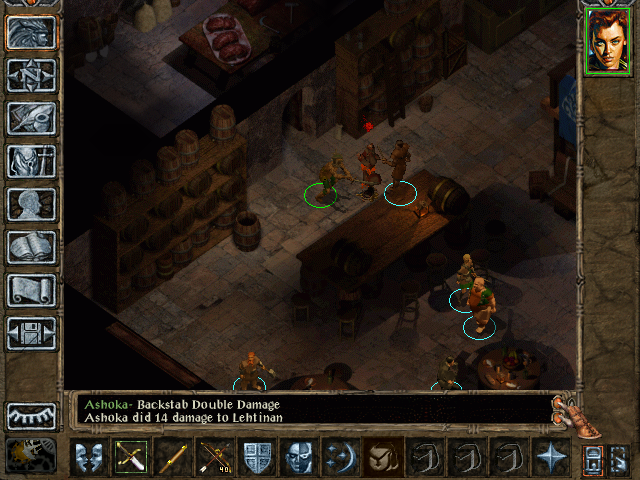Open the priest scroll

[x=32, y=290]
